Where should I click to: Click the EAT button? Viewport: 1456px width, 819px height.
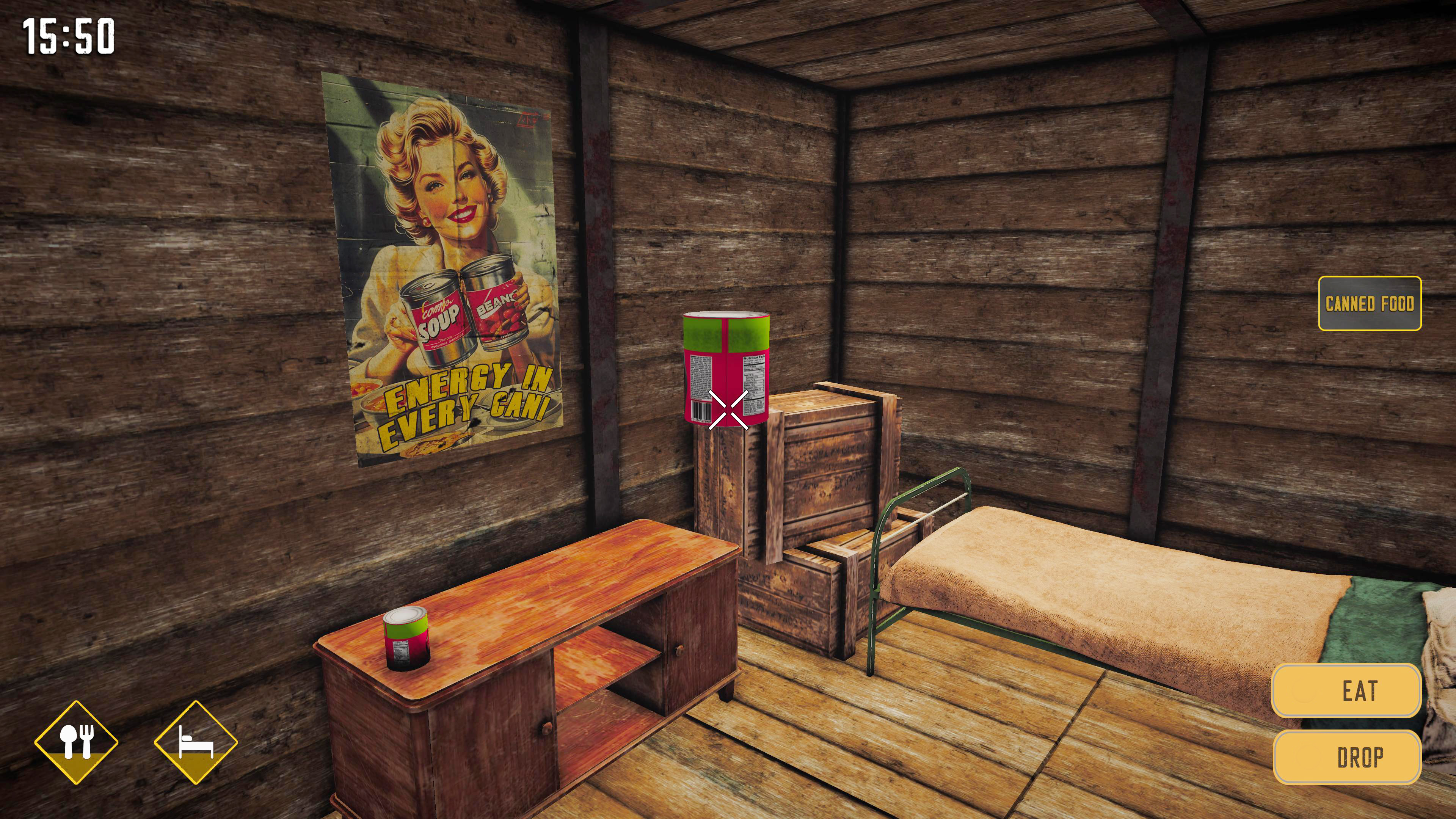pyautogui.click(x=1346, y=691)
